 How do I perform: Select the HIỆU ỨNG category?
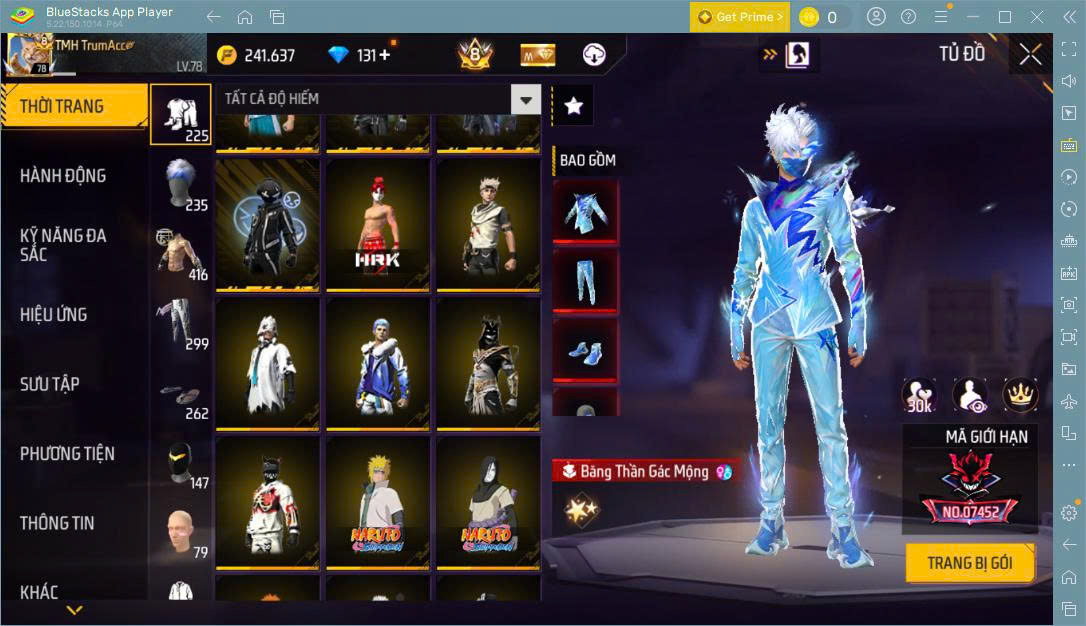[54, 315]
